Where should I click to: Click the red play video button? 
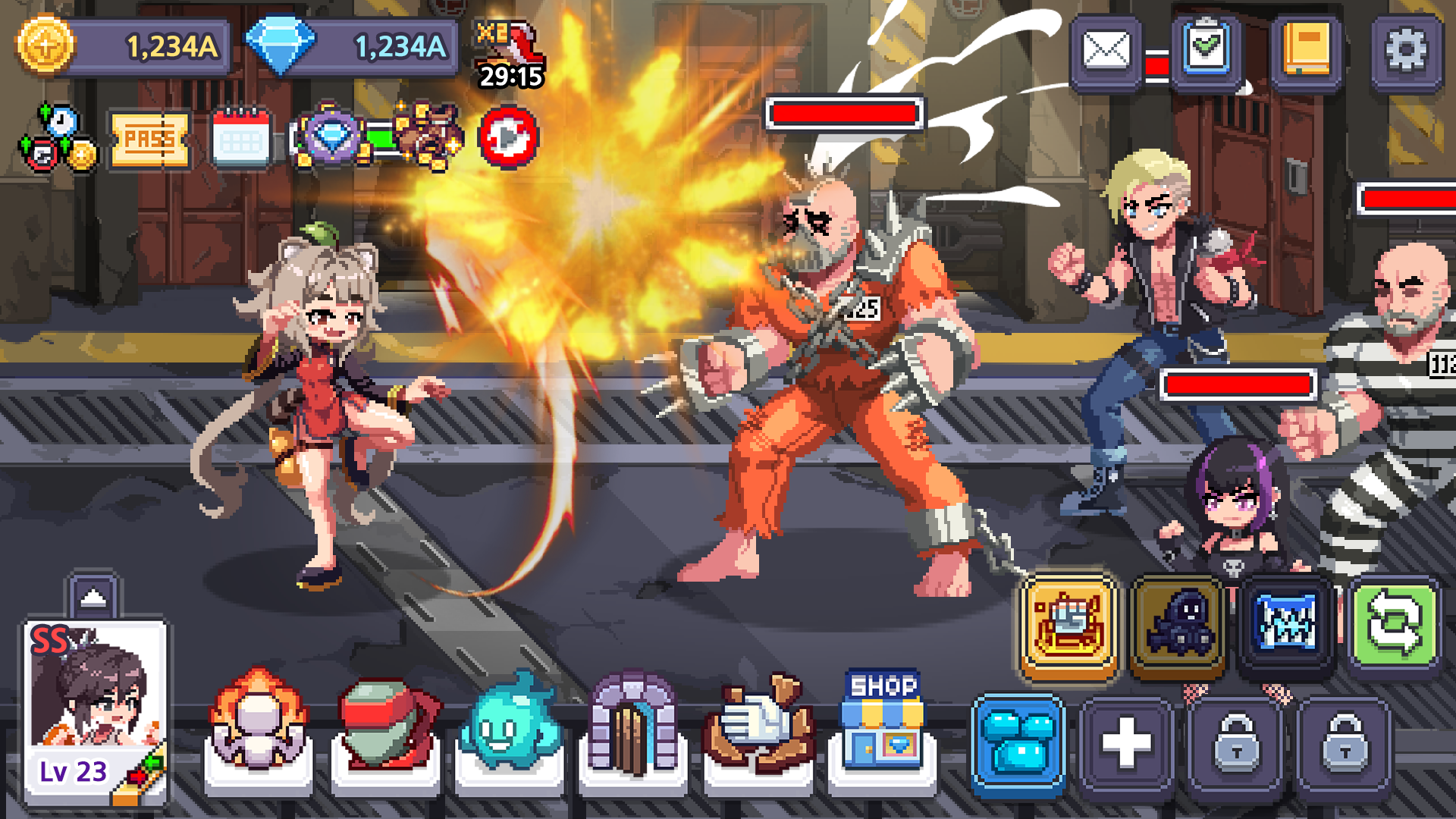click(508, 137)
